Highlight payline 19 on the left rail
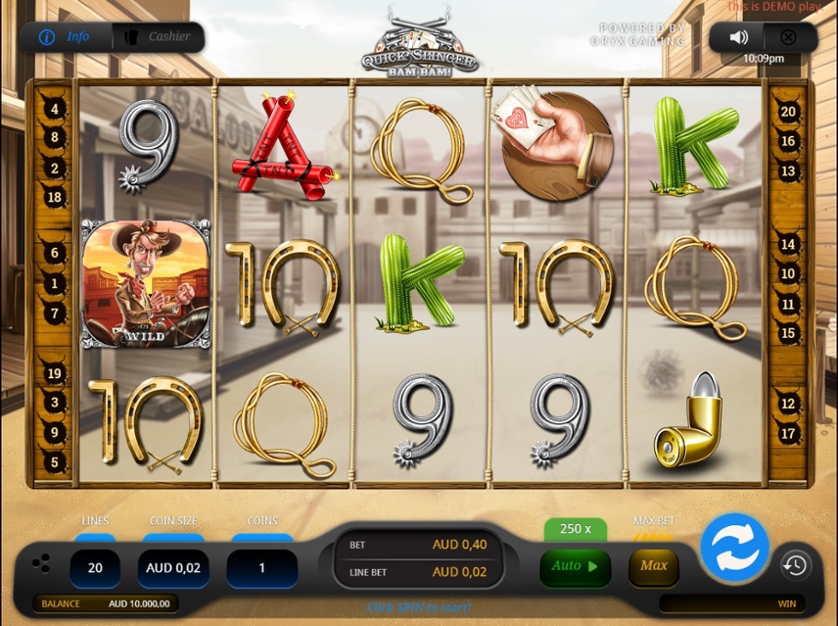The image size is (838, 626). point(55,374)
